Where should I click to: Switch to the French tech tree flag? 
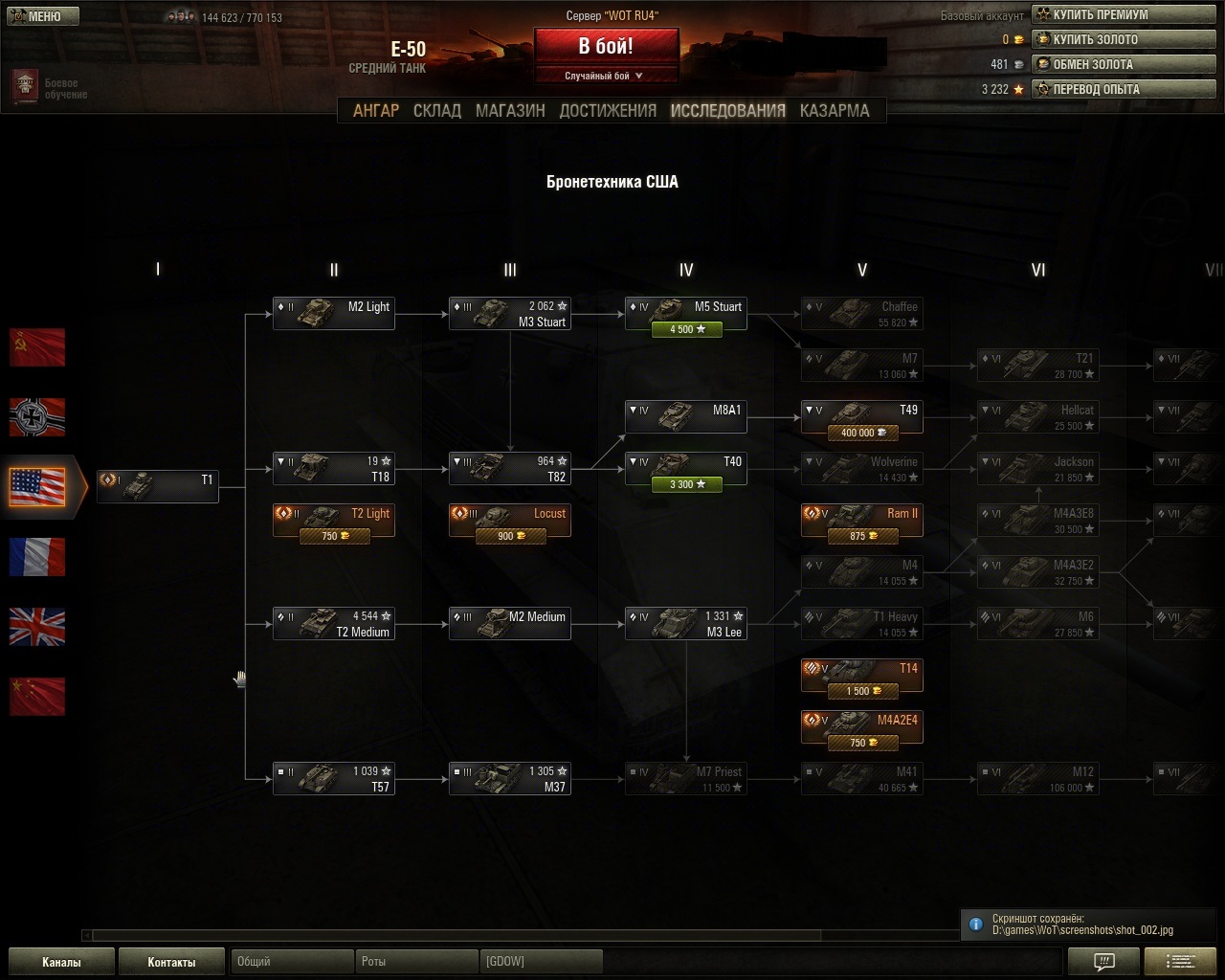pyautogui.click(x=37, y=557)
